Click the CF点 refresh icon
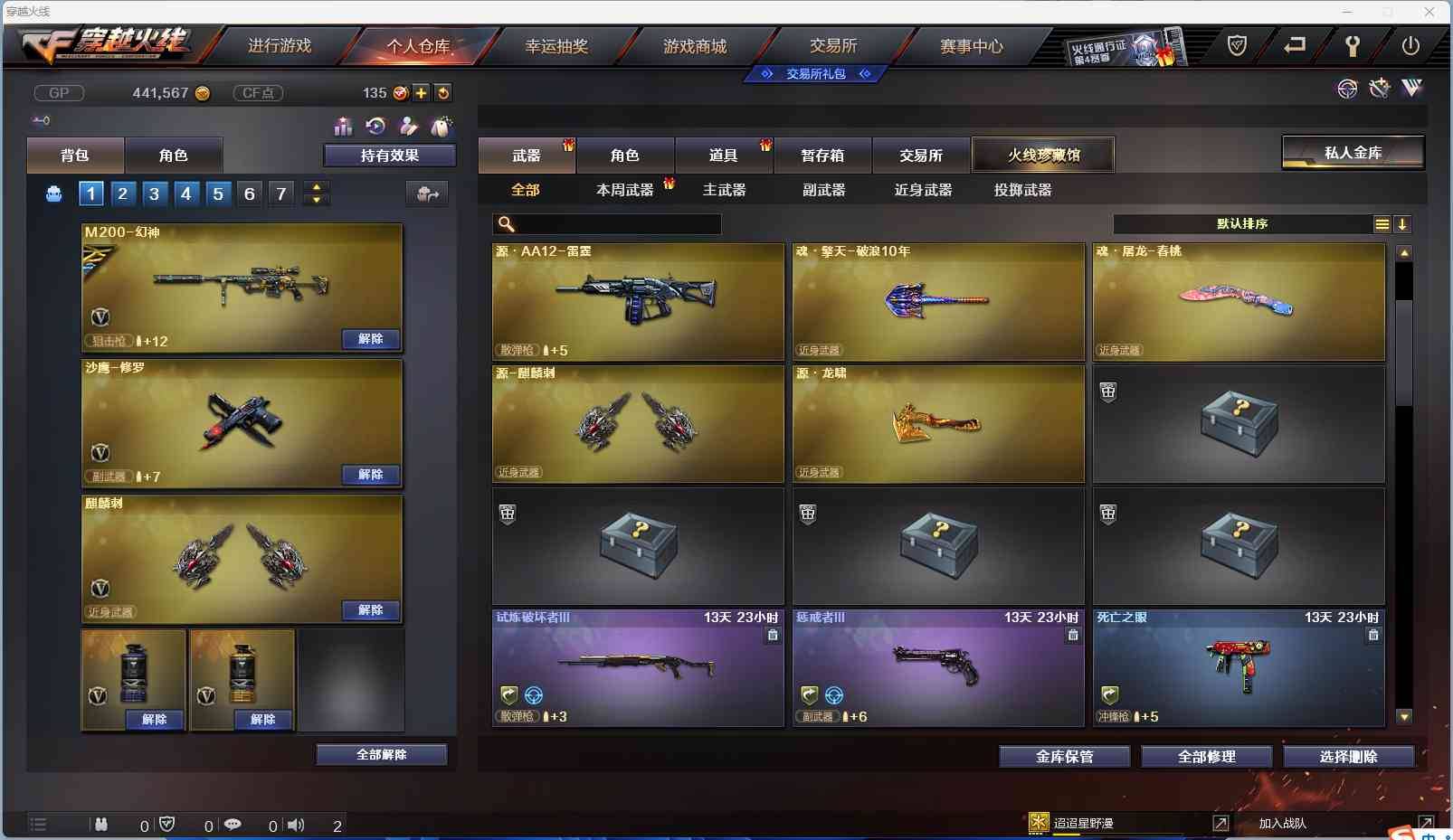 pos(444,92)
